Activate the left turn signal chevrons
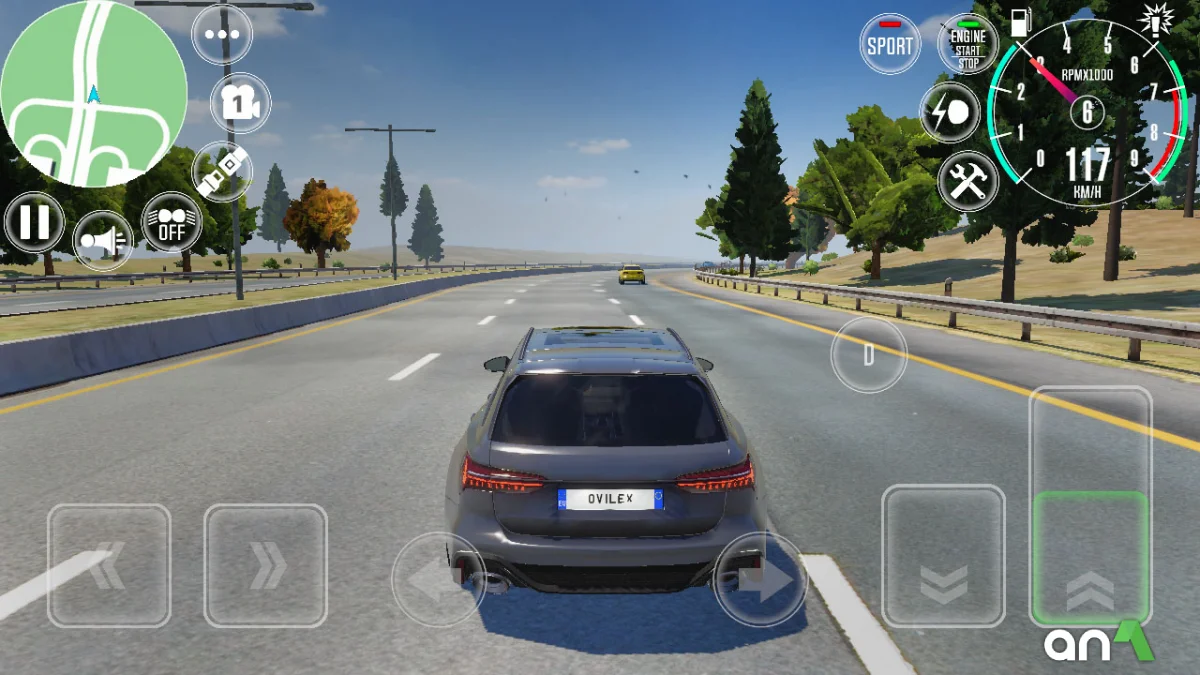The image size is (1200, 675). [109, 565]
